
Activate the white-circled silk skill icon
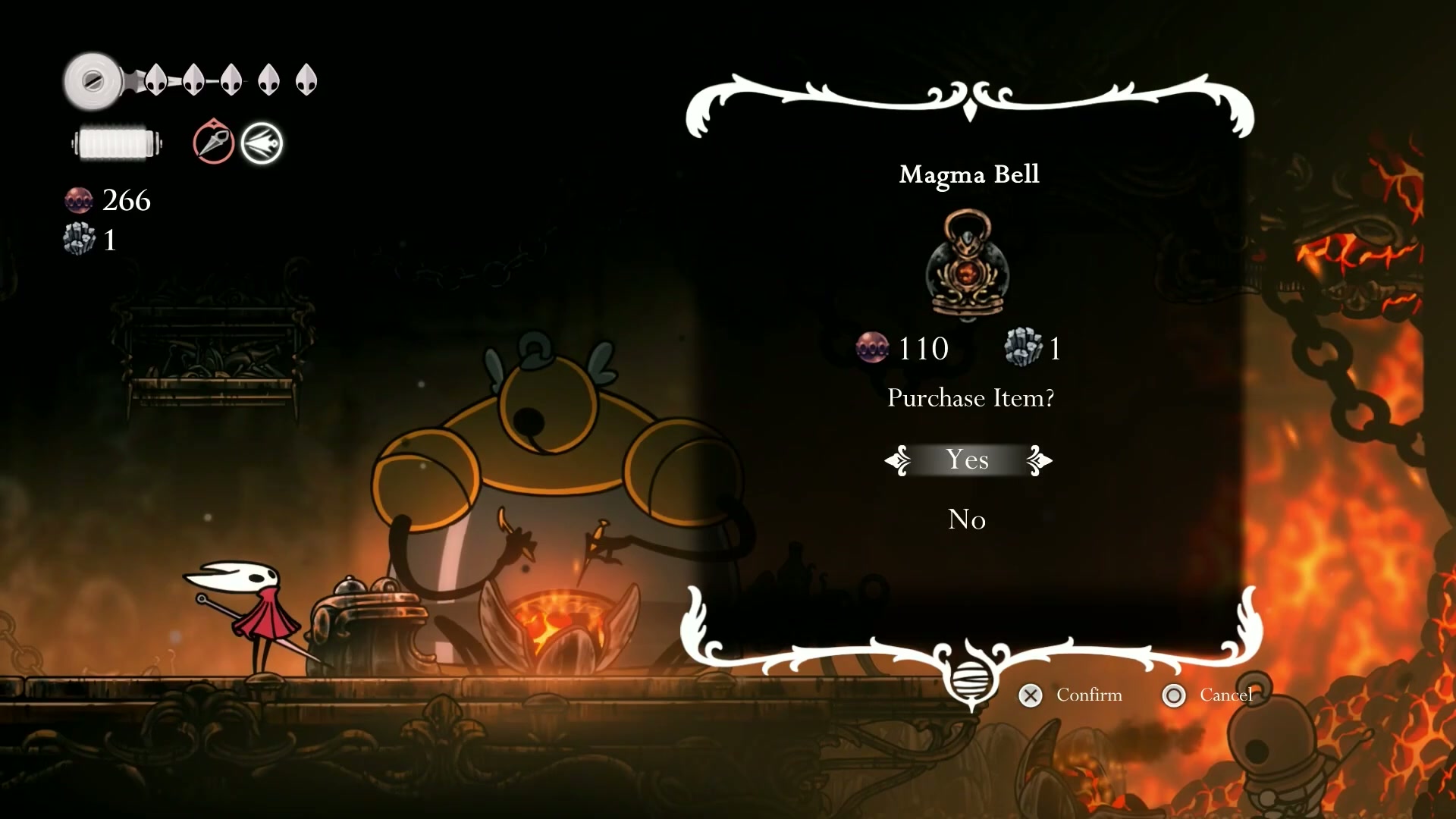point(262,143)
